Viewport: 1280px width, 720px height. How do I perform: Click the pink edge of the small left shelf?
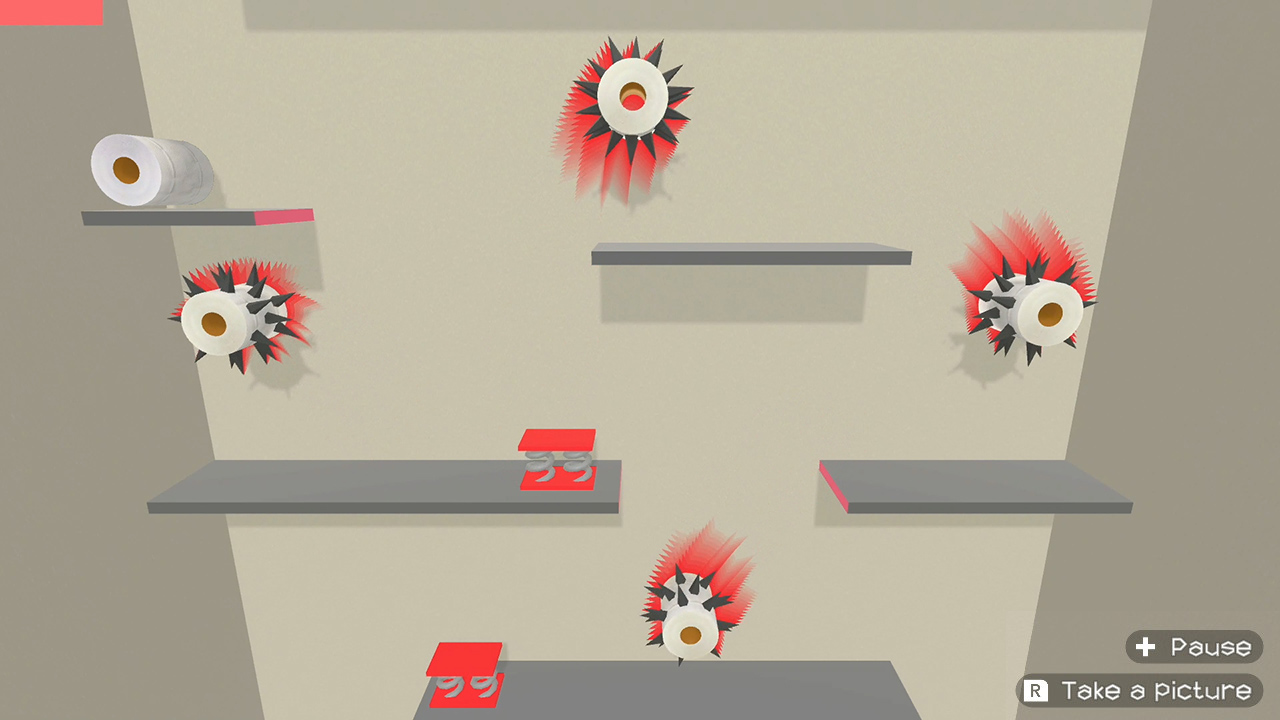[x=283, y=217]
